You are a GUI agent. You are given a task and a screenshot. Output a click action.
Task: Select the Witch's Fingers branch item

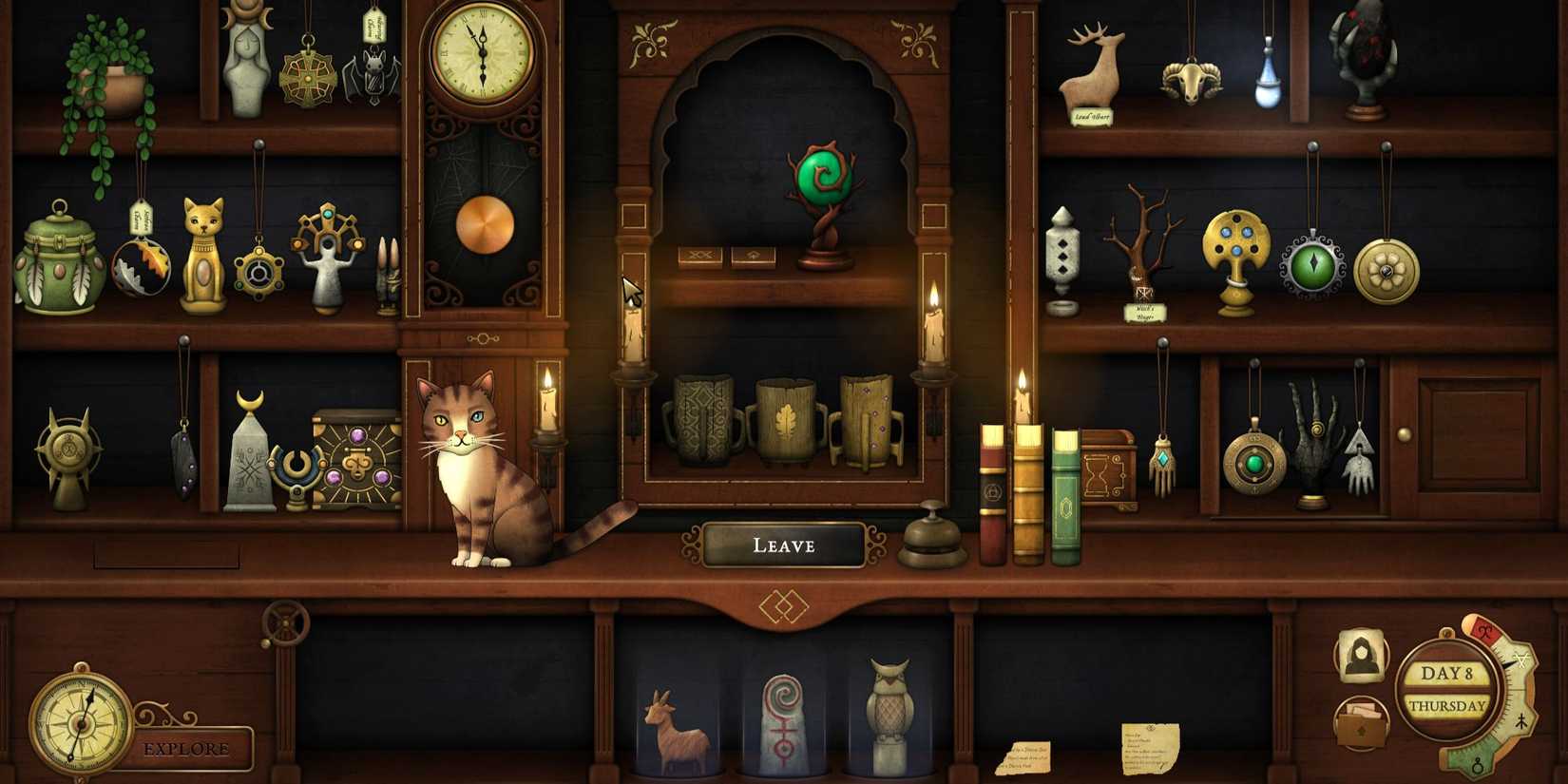point(1144,247)
